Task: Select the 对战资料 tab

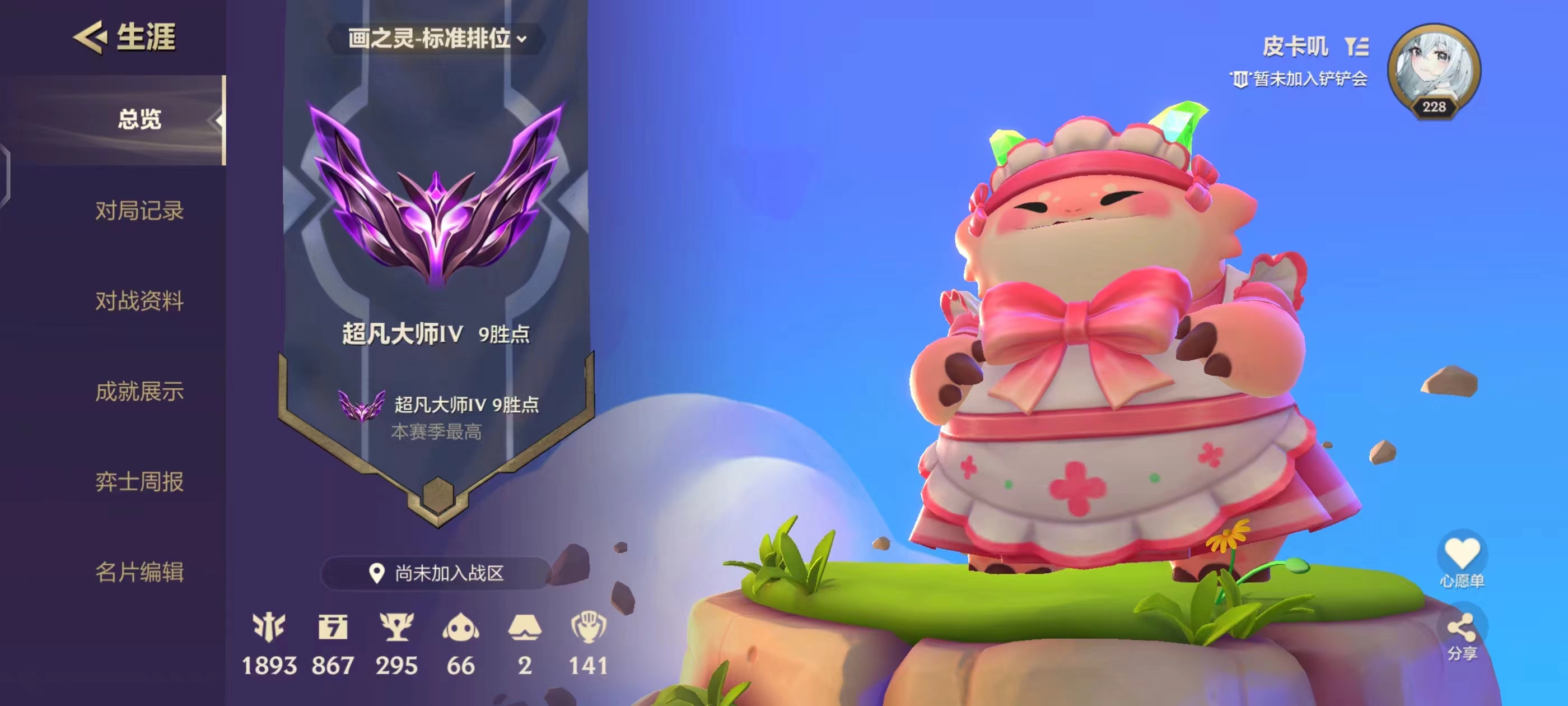Action: tap(139, 300)
